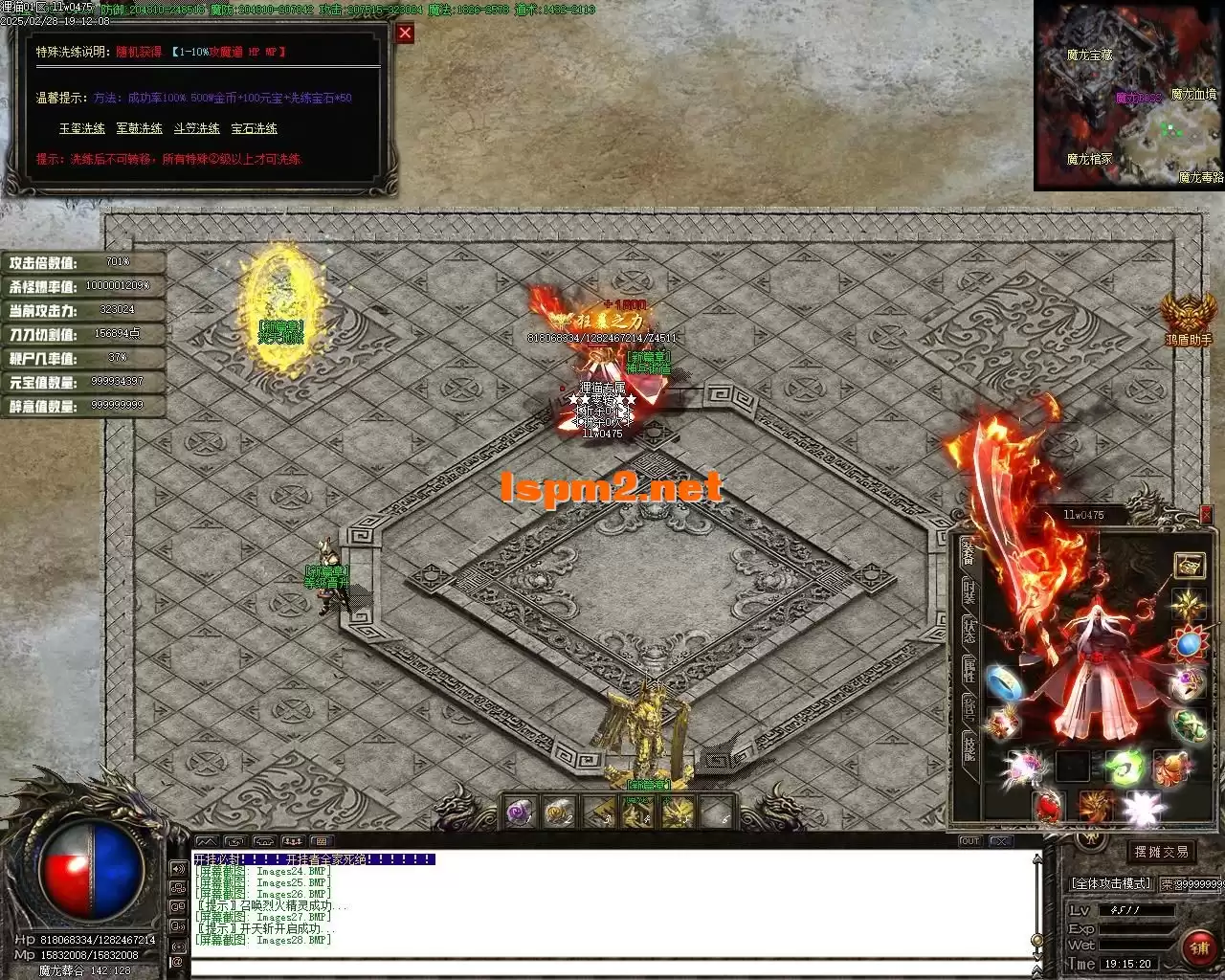Choose the 玉玺洗练 refinement option
The height and width of the screenshot is (980, 1225).
coord(82,128)
